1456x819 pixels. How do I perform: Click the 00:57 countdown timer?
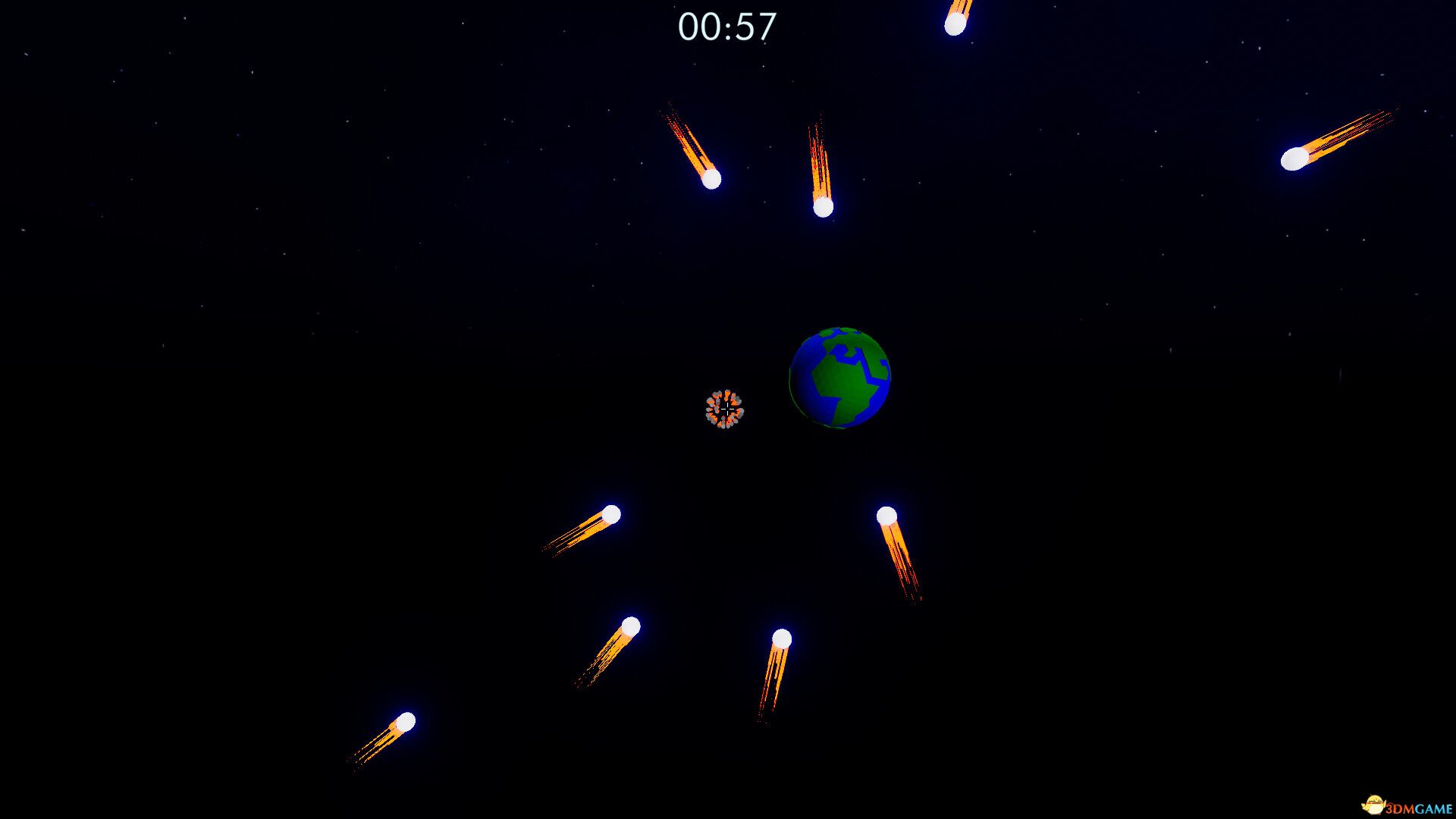tap(729, 26)
